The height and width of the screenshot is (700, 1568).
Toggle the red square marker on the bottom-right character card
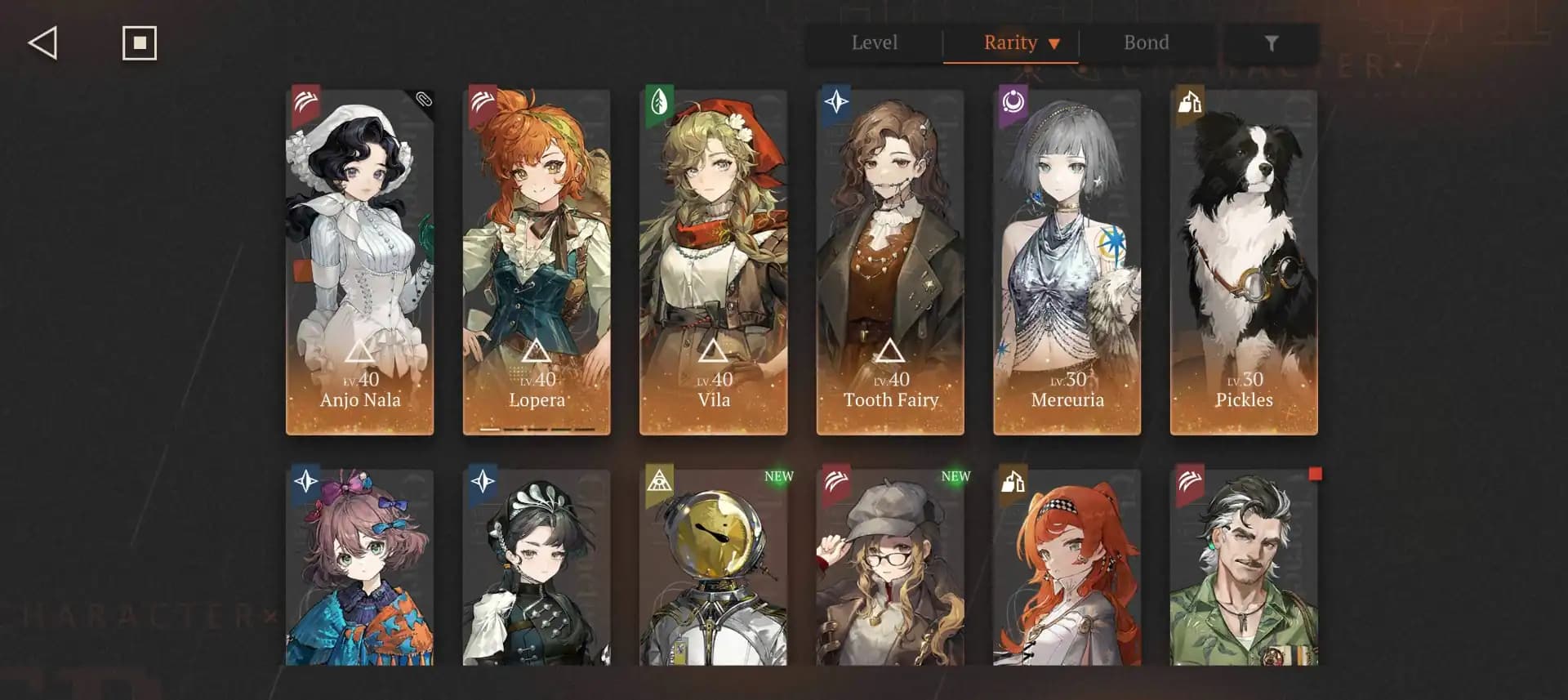tap(1315, 472)
